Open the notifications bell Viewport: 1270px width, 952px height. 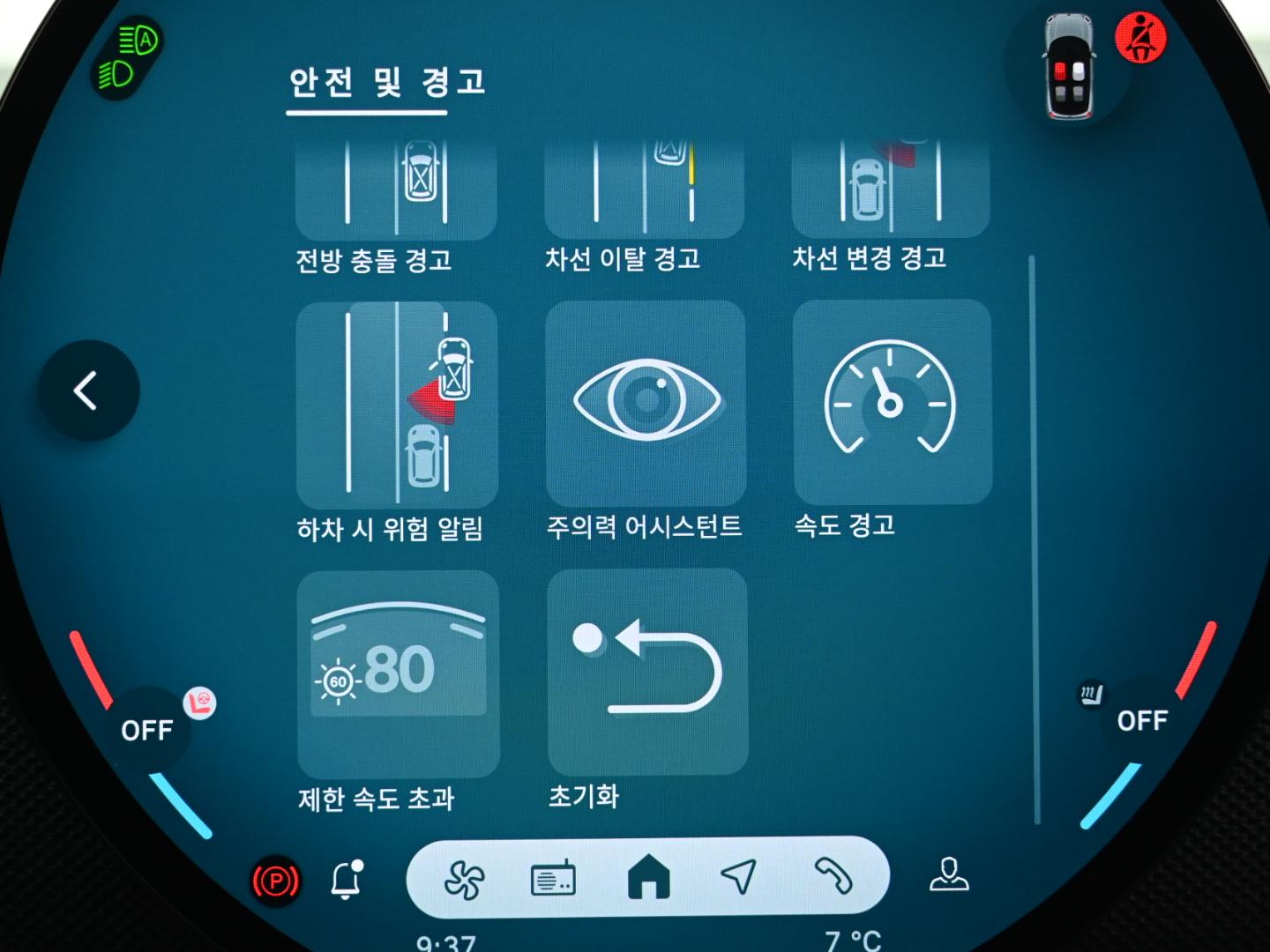click(x=346, y=880)
